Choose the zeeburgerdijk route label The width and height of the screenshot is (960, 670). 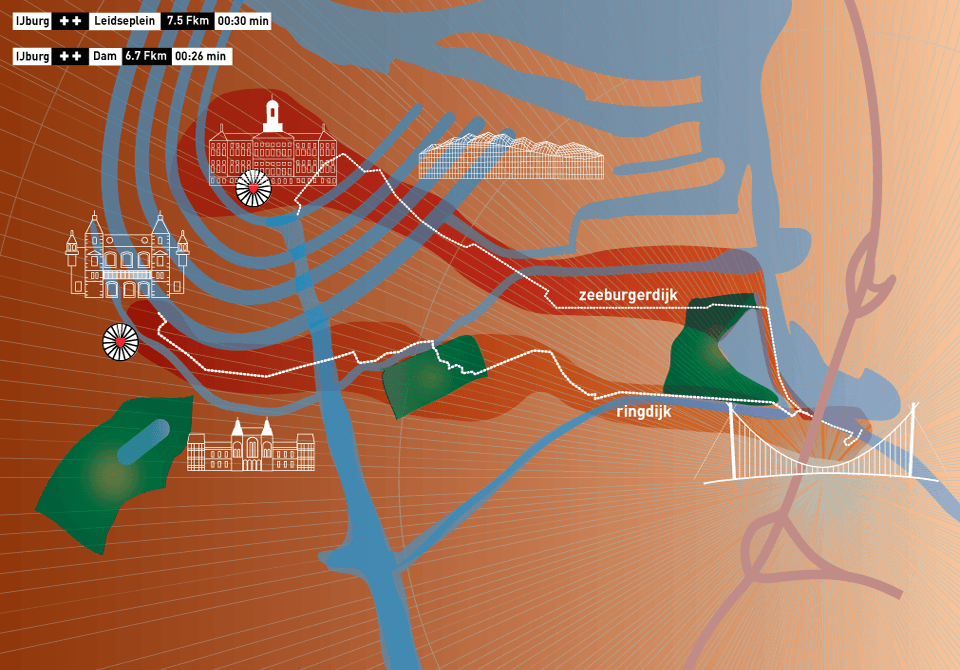click(x=628, y=295)
